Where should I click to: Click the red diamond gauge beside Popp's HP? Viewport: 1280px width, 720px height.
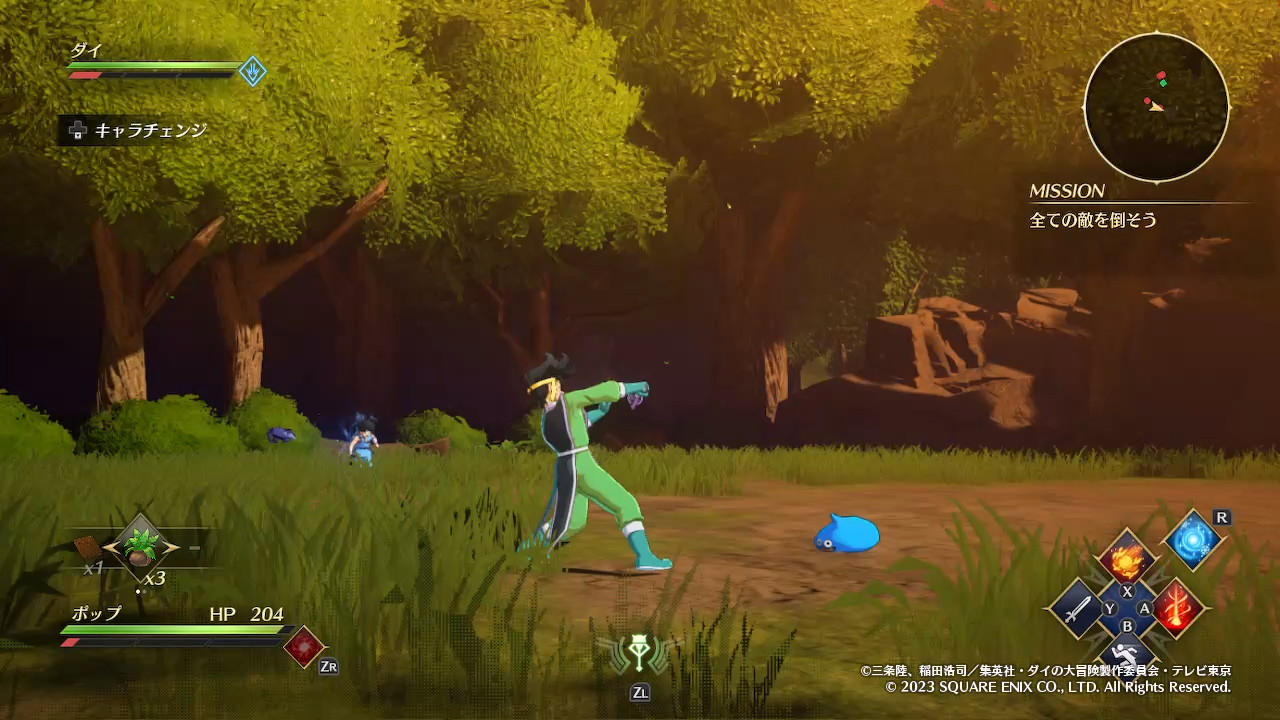304,647
